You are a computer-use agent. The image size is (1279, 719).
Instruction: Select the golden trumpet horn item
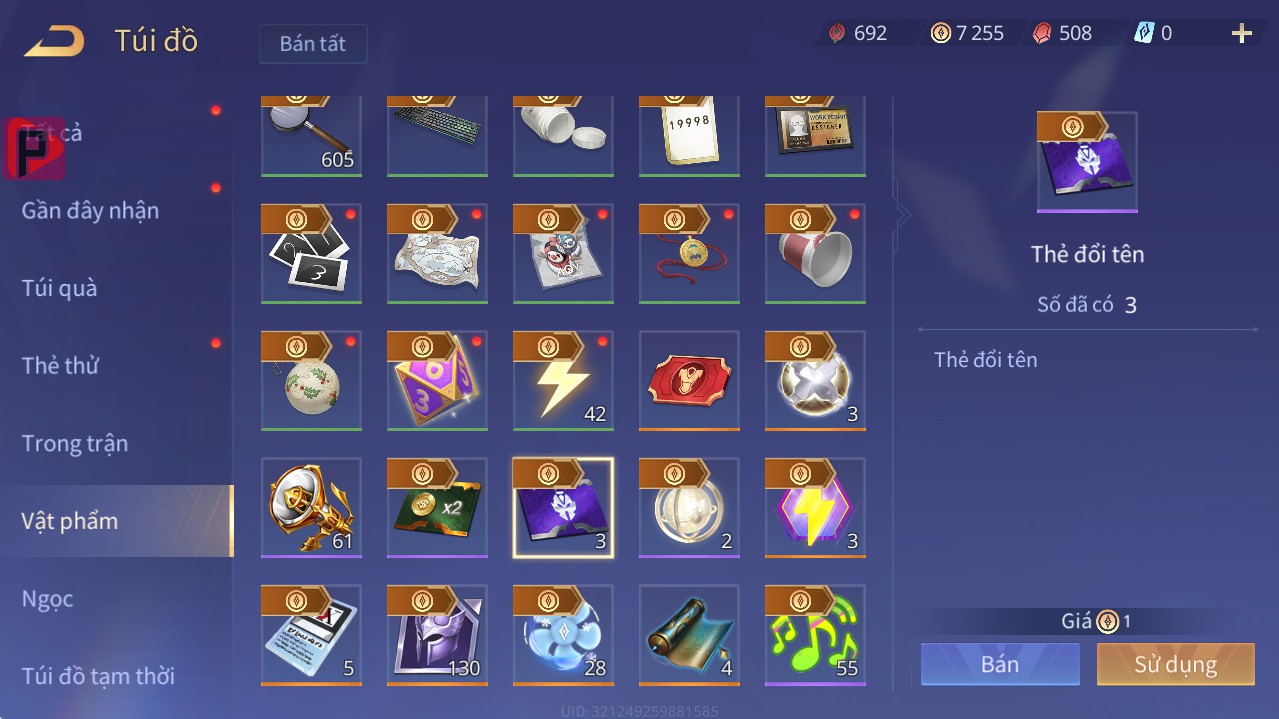pyautogui.click(x=311, y=508)
